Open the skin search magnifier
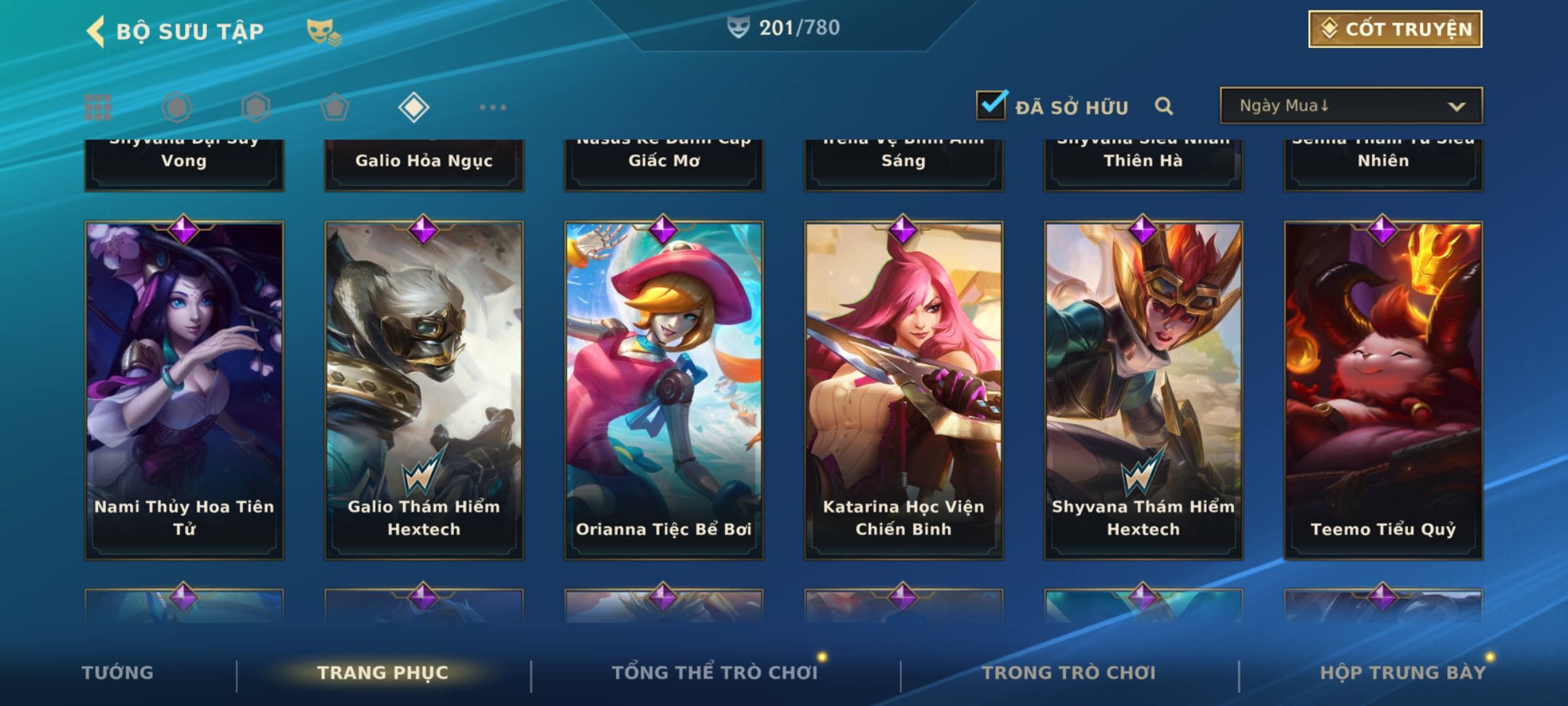 tap(1164, 106)
